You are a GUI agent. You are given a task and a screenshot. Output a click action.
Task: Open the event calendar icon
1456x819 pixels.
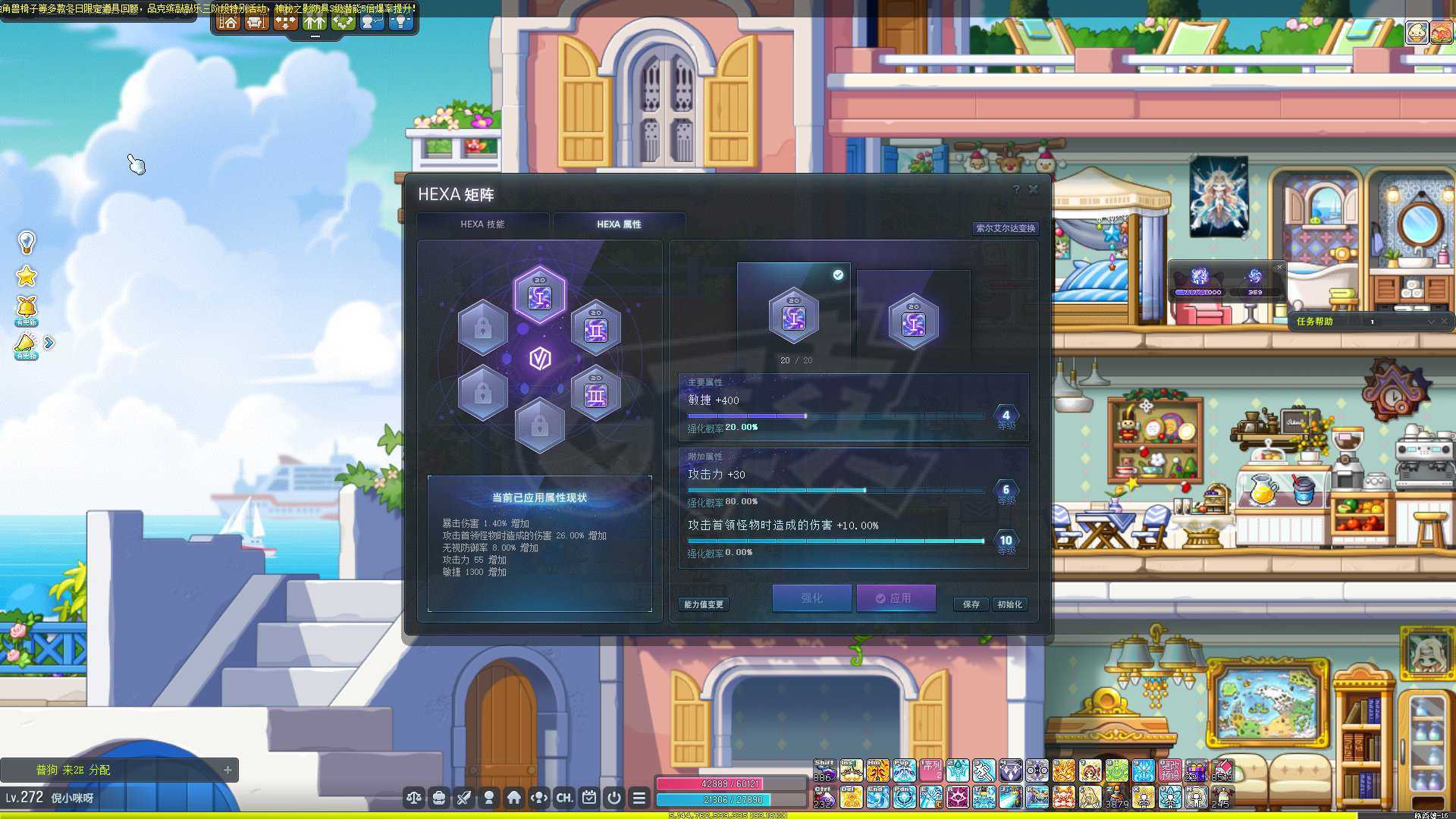click(x=588, y=798)
